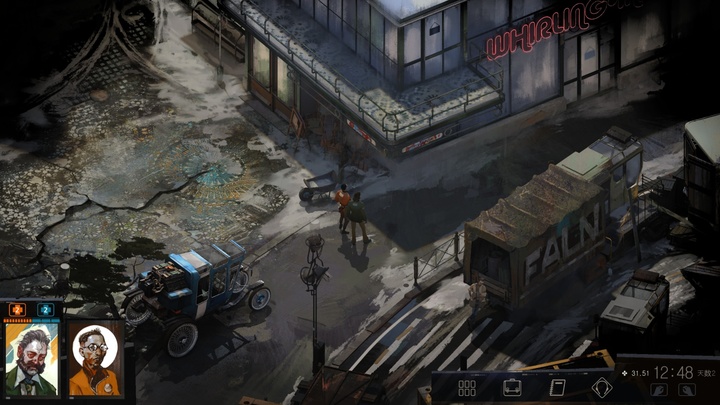Open the character sheet grid icon
This screenshot has height=405, width=720.
tap(467, 388)
